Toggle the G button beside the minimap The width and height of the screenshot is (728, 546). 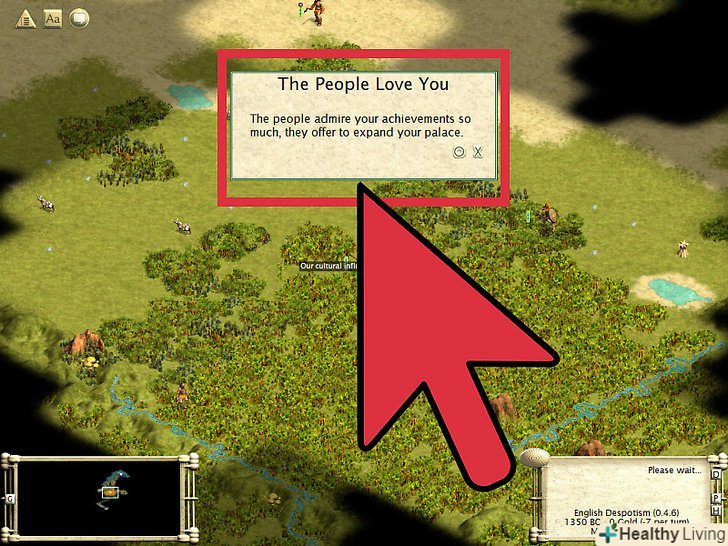(9, 497)
